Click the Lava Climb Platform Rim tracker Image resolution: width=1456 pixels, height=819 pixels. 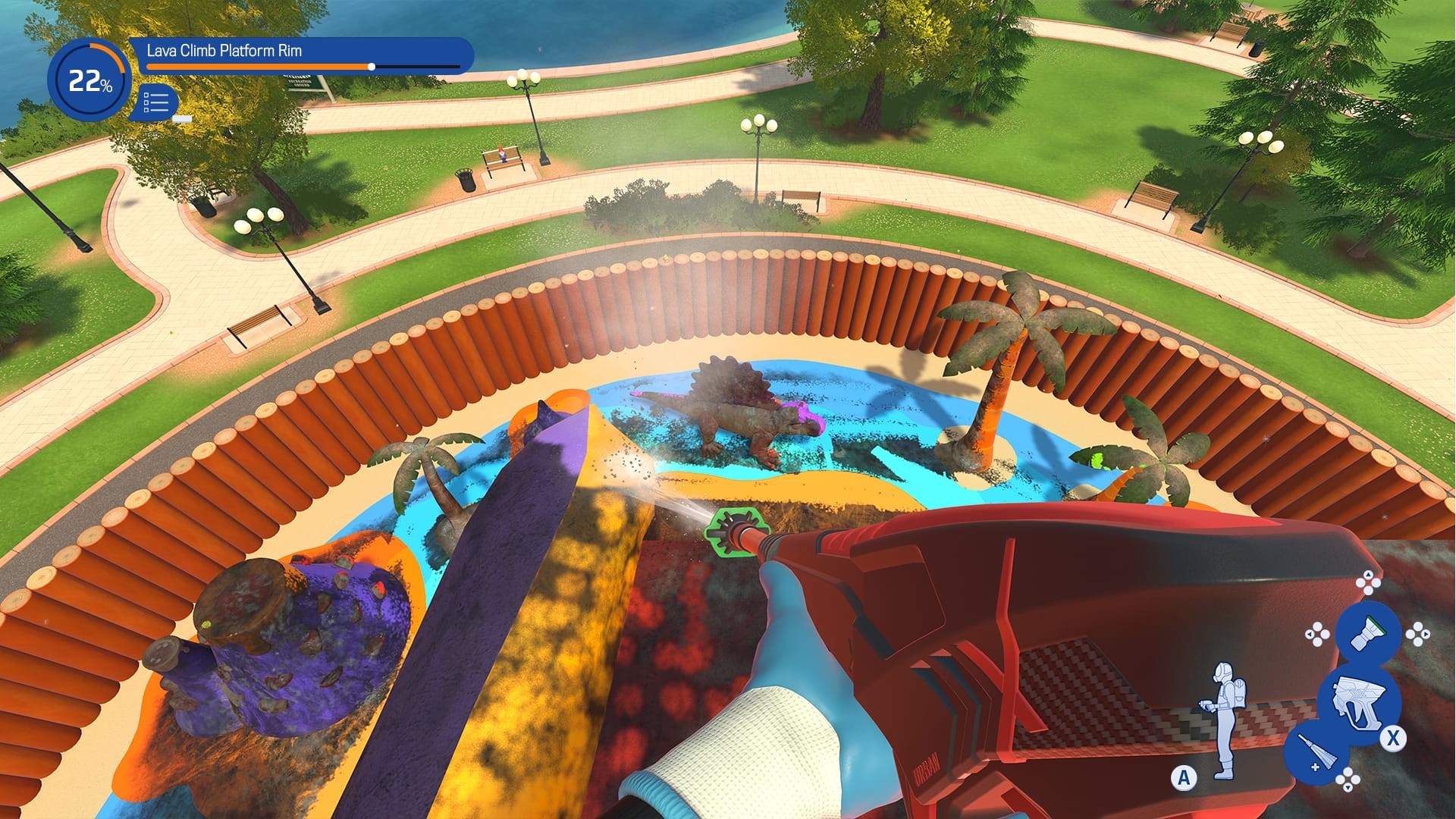pyautogui.click(x=301, y=55)
